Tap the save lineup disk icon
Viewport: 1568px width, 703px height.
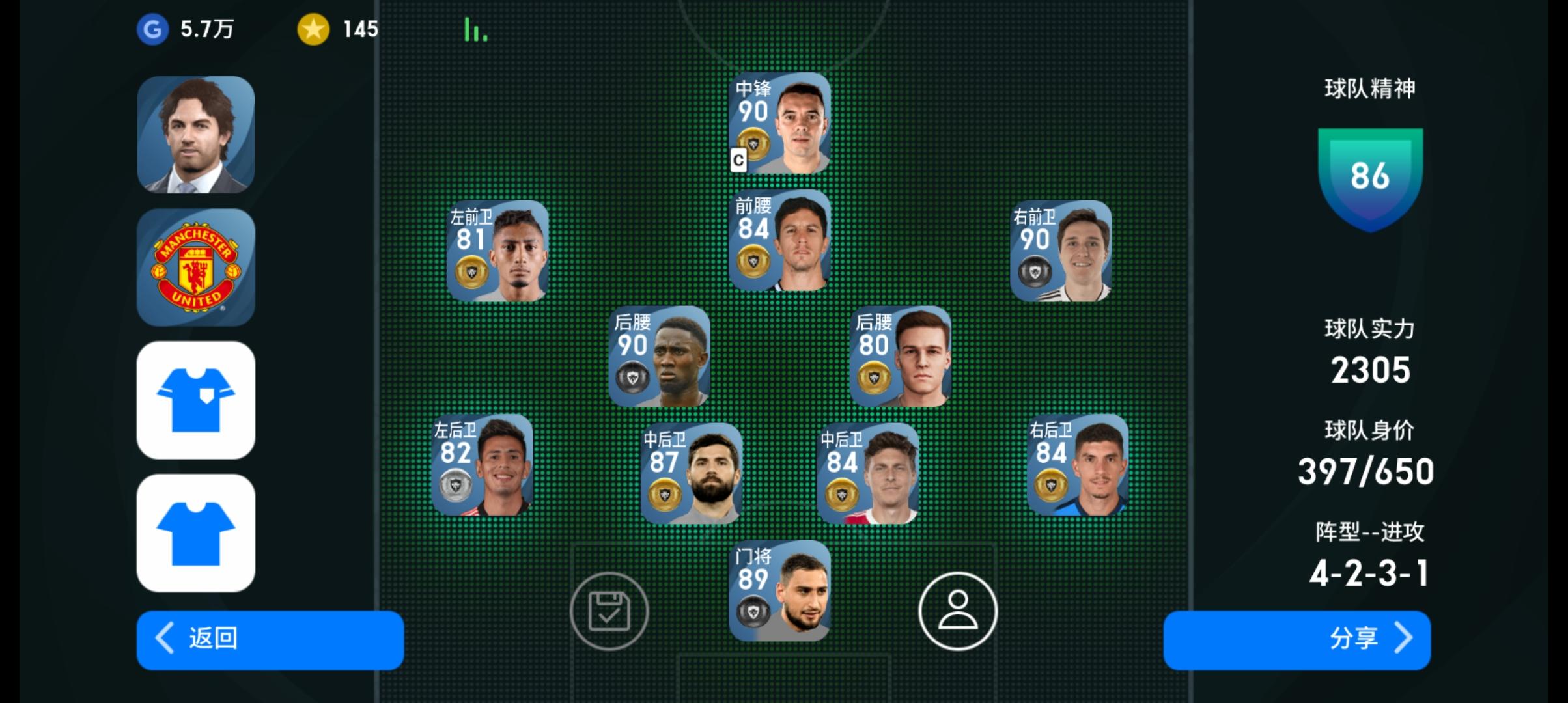610,612
